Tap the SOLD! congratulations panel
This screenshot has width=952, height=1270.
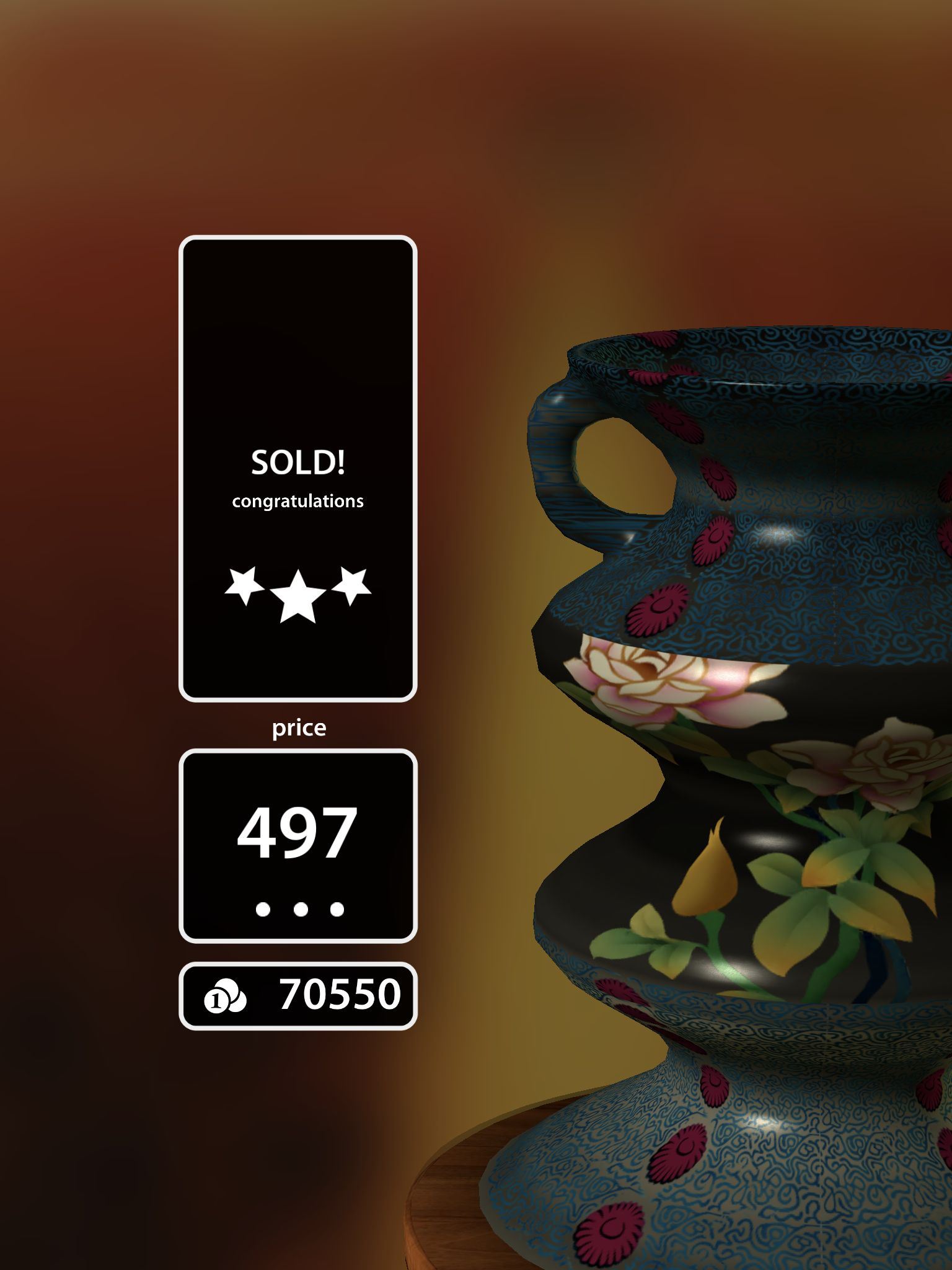tap(297, 469)
